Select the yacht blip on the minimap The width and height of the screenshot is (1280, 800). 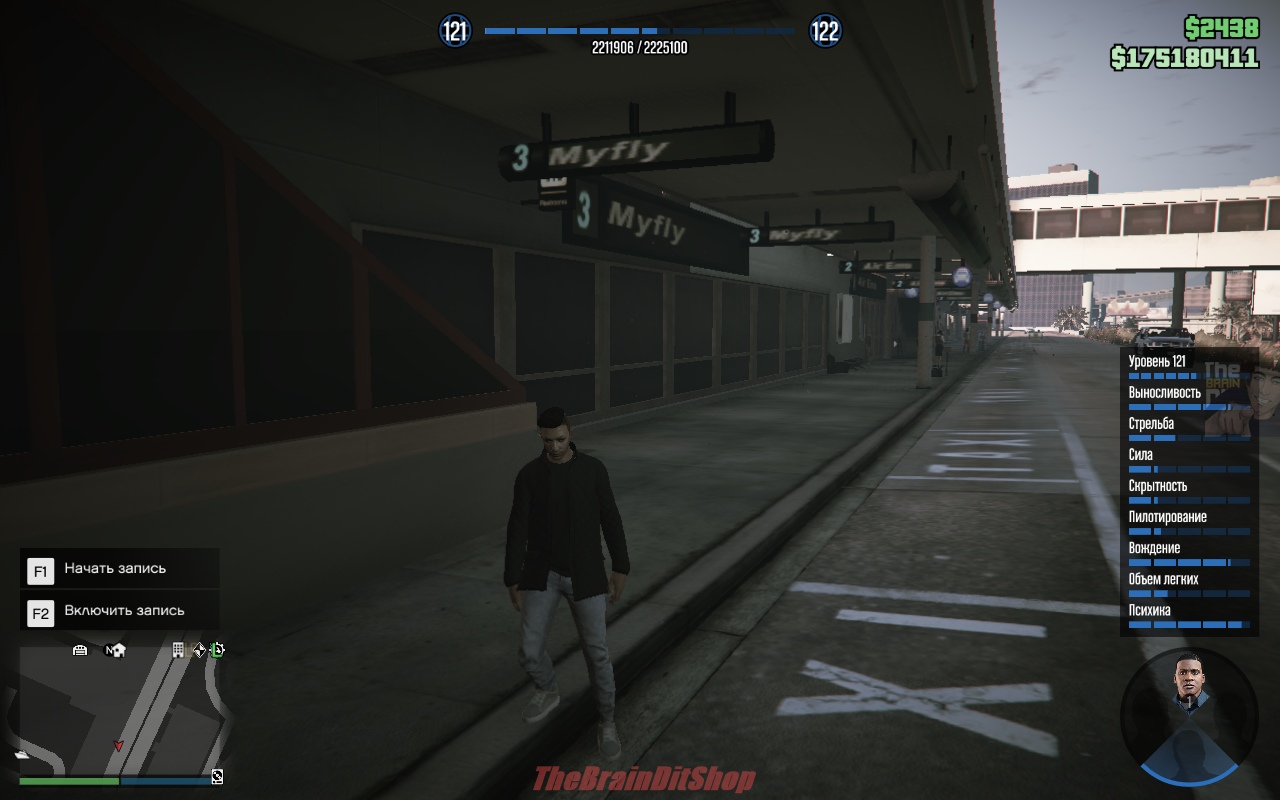(x=21, y=755)
